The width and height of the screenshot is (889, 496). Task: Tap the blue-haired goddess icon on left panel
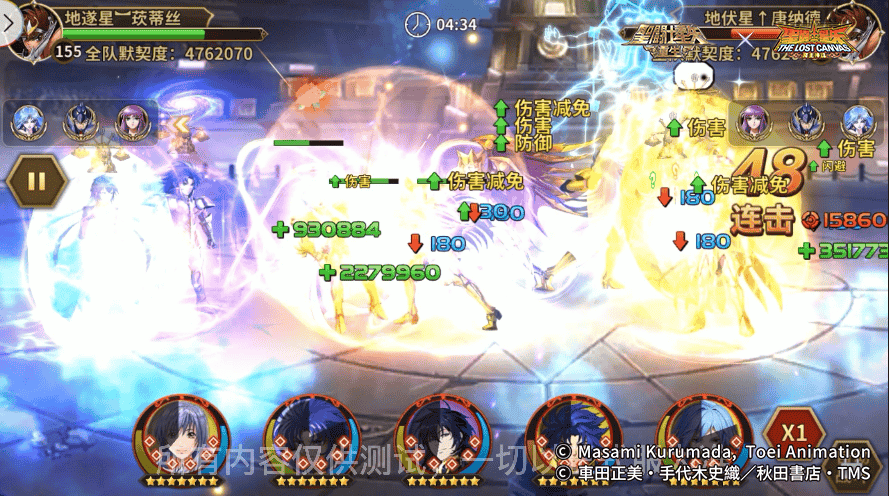click(x=28, y=122)
